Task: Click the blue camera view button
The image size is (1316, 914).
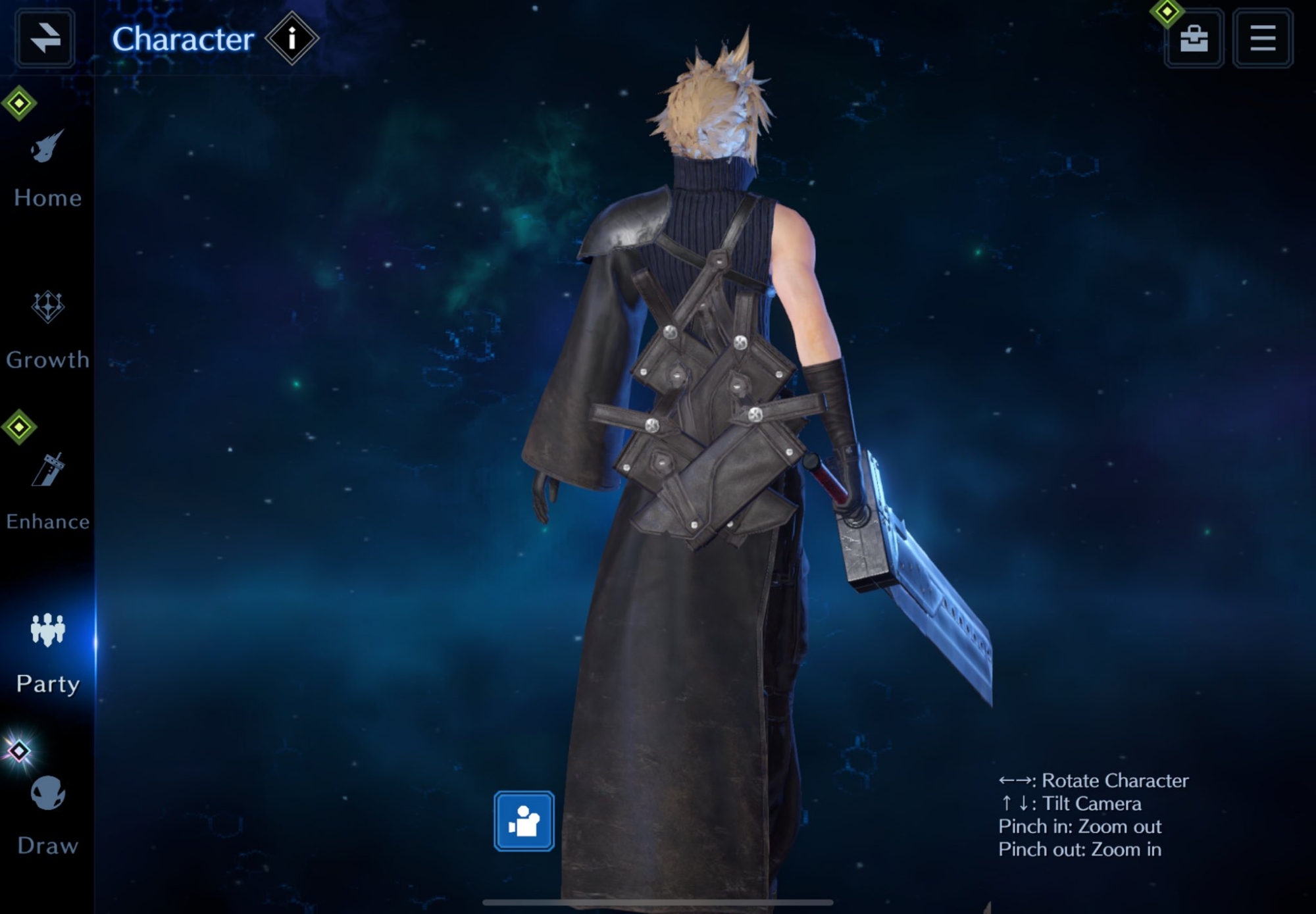Action: [524, 821]
